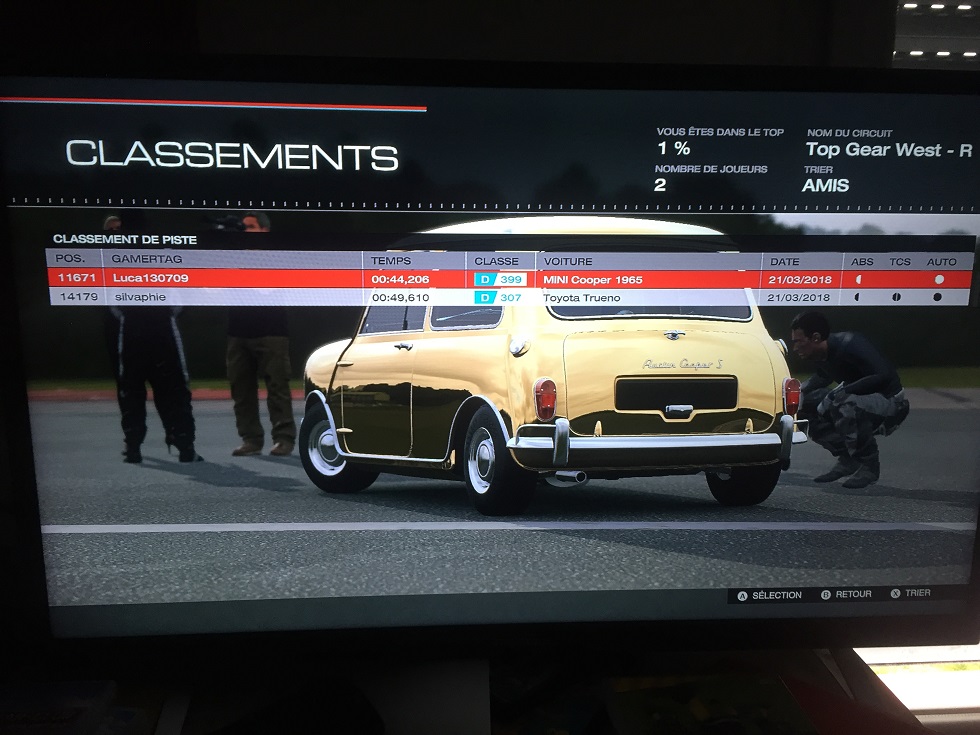The width and height of the screenshot is (980, 735).
Task: Select the Luca130709 leaderboard row
Action: (300, 279)
